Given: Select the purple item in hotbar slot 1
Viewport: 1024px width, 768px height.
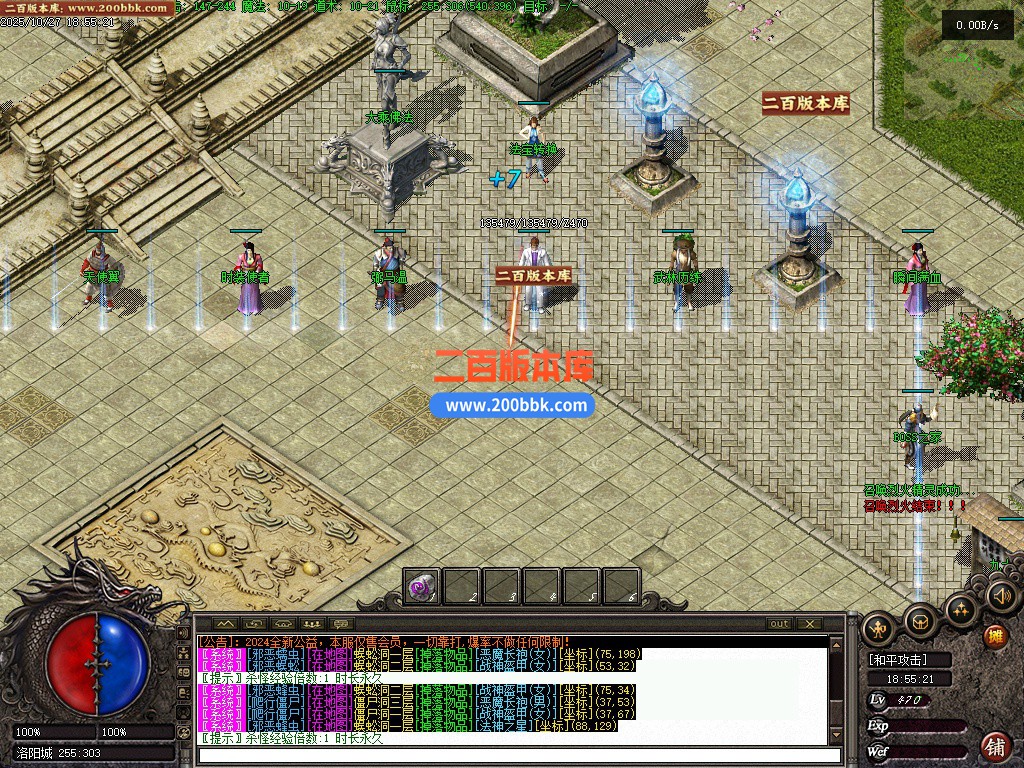Looking at the screenshot, I should [422, 587].
